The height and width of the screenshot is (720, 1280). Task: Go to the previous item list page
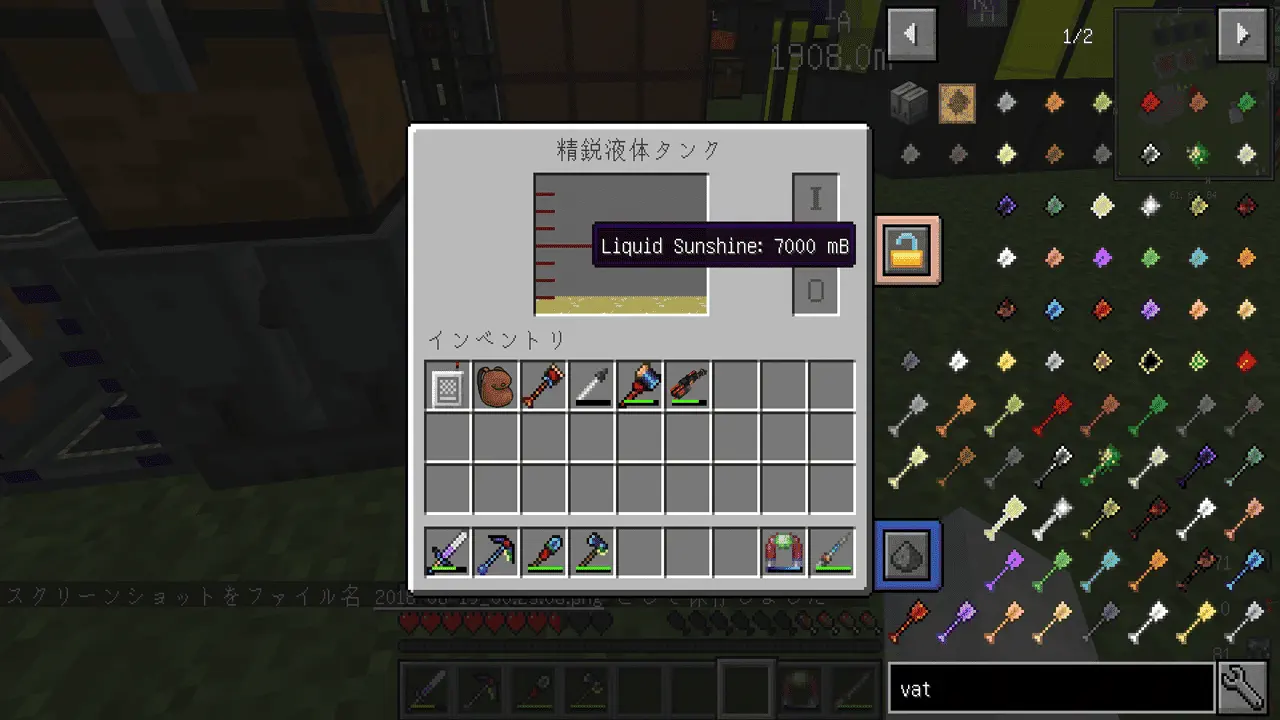(x=911, y=36)
